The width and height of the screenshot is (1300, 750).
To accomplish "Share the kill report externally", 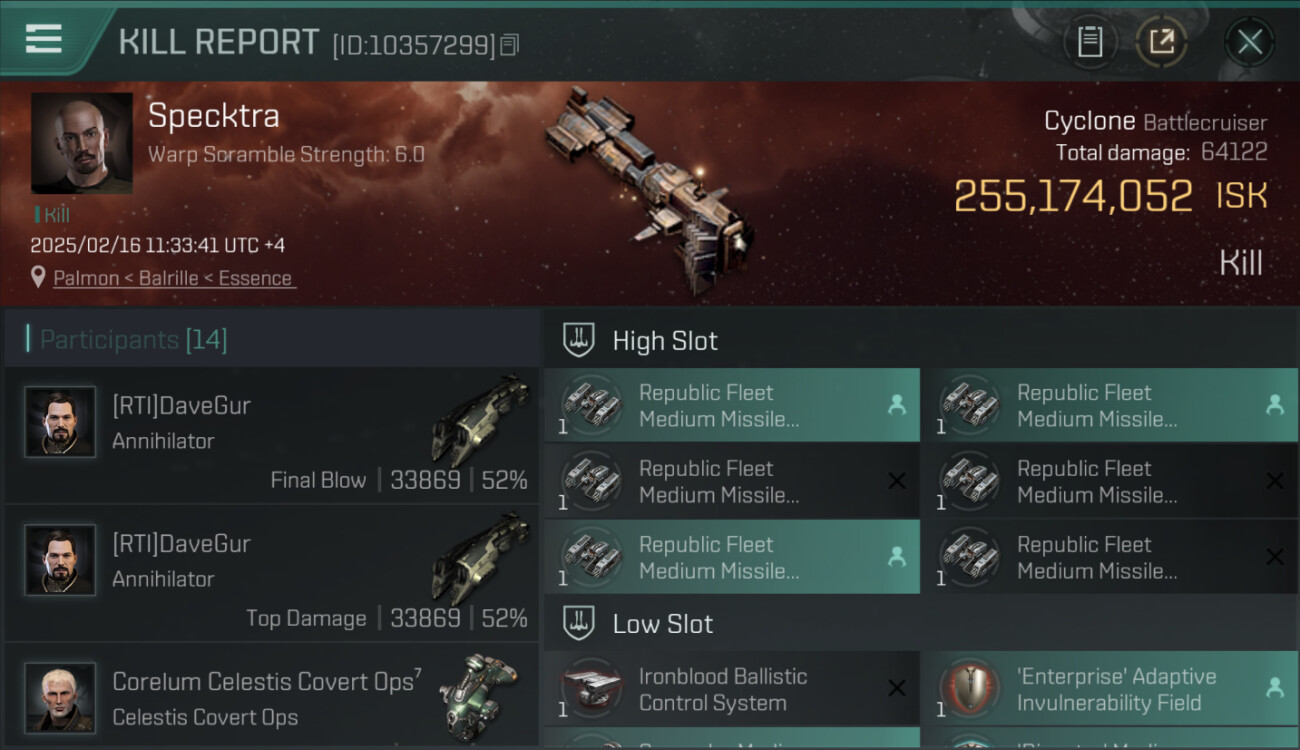I will coord(1161,42).
